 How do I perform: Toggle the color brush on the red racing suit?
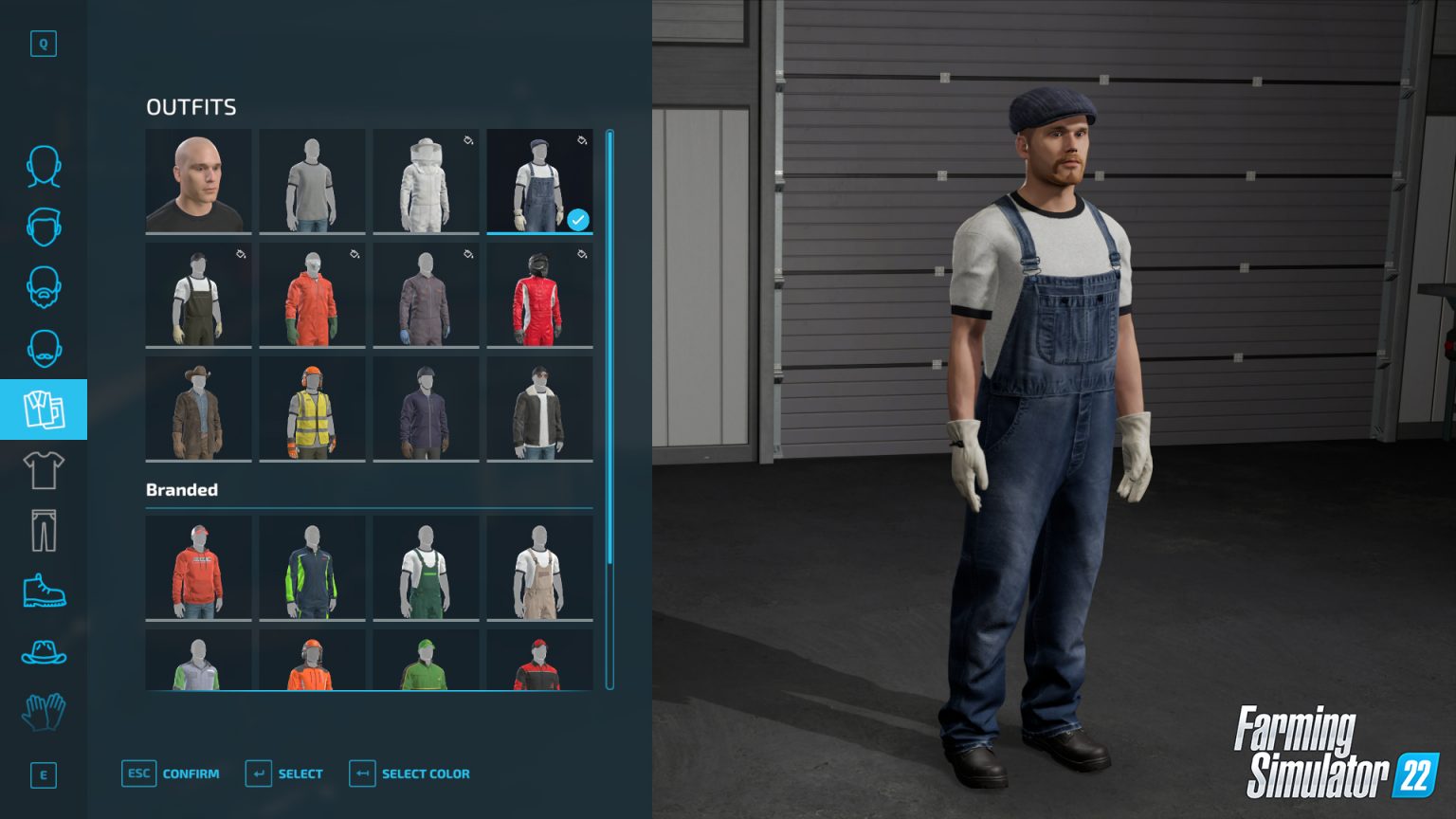[580, 253]
